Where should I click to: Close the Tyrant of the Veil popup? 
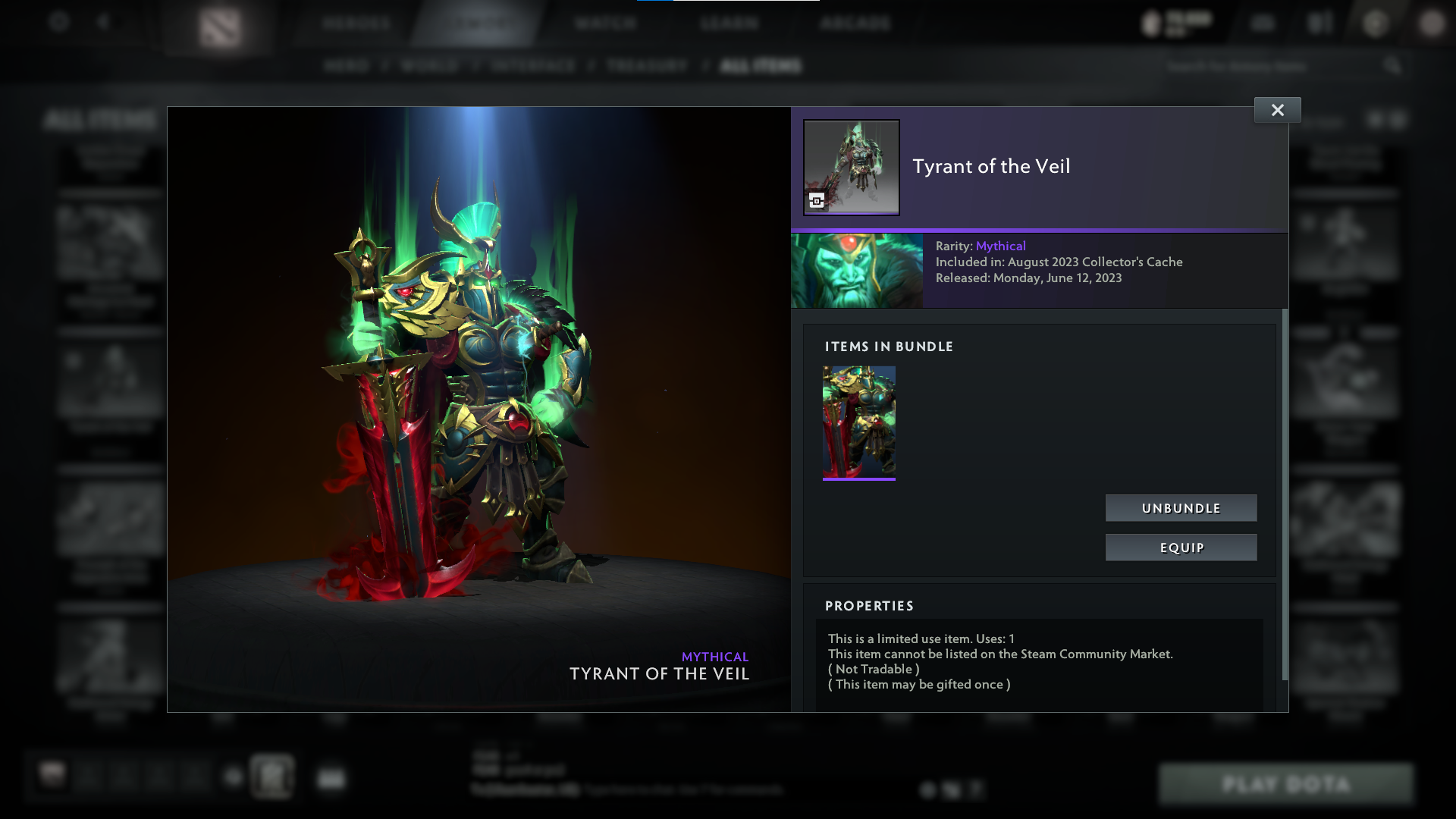(1277, 109)
